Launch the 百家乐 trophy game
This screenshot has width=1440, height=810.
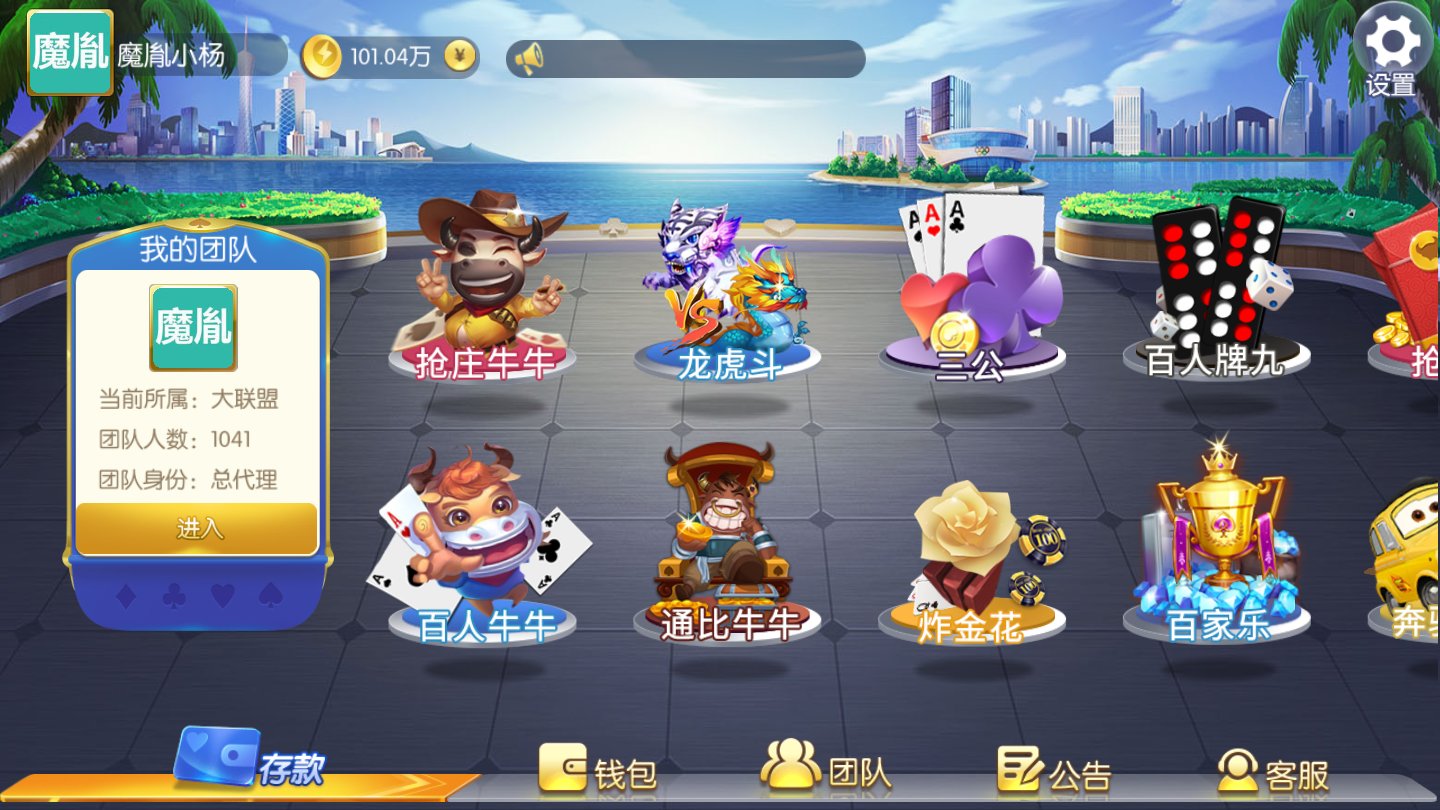coord(1215,545)
